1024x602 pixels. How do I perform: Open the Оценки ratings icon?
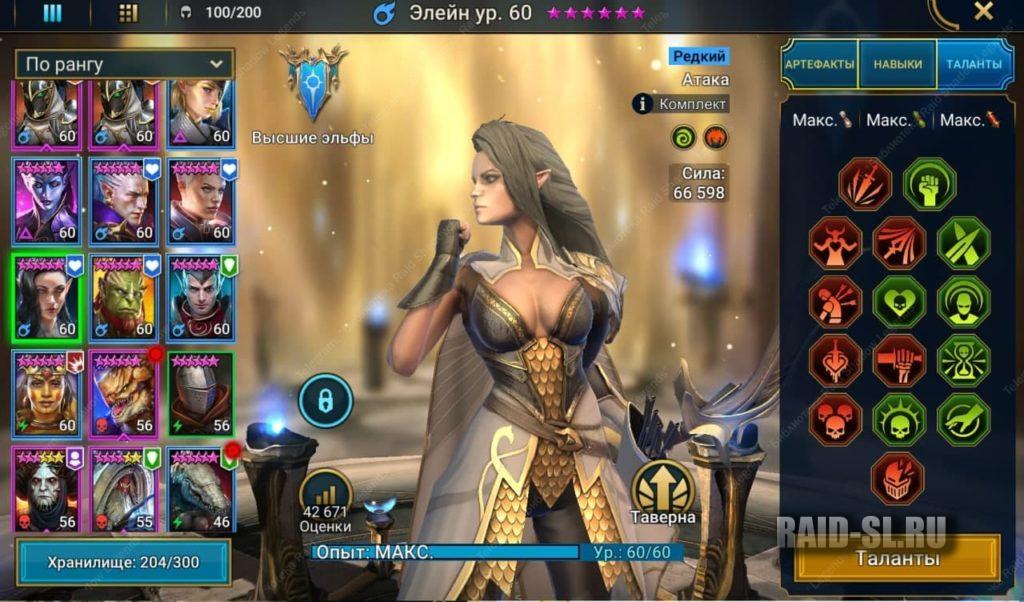click(x=325, y=498)
